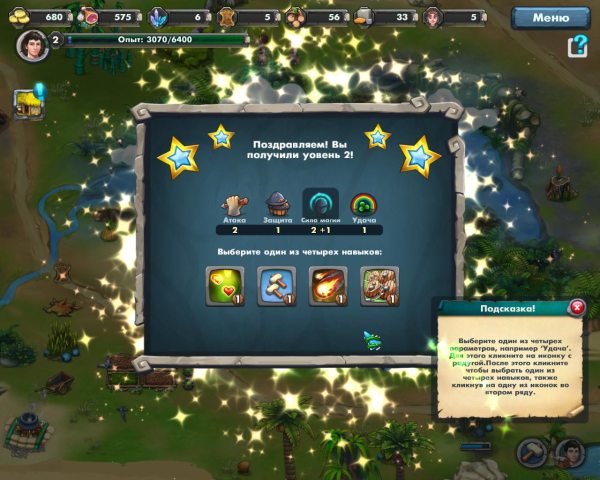This screenshot has width=600, height=480.
Task: Choose the crossed hammers skill
Action: point(273,284)
